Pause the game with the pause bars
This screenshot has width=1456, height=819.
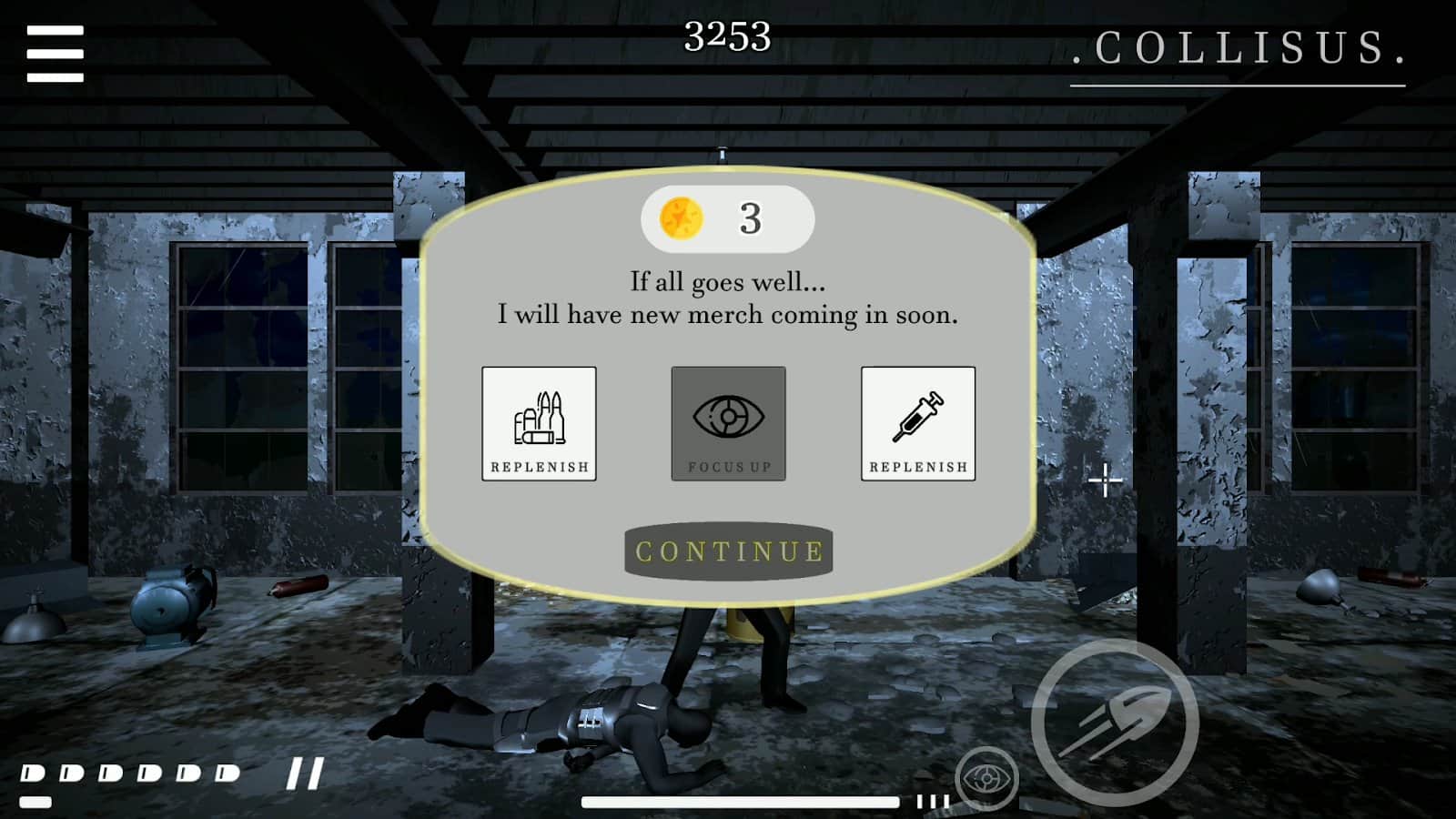pyautogui.click(x=303, y=772)
